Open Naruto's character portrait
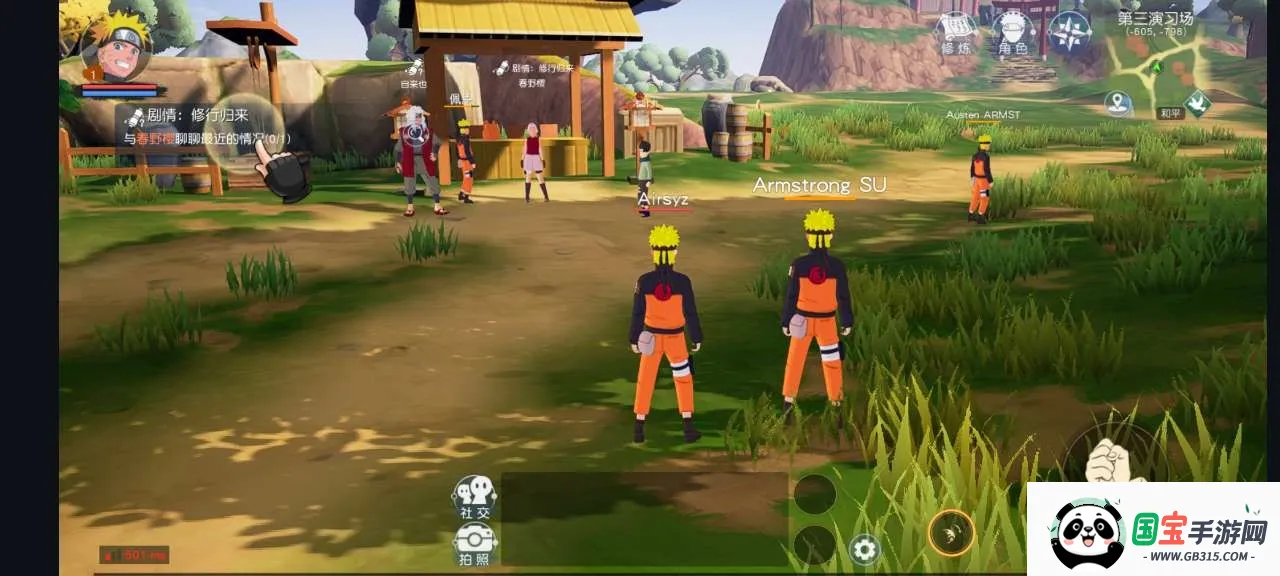Screen dimensions: 1280x576 click(x=117, y=46)
